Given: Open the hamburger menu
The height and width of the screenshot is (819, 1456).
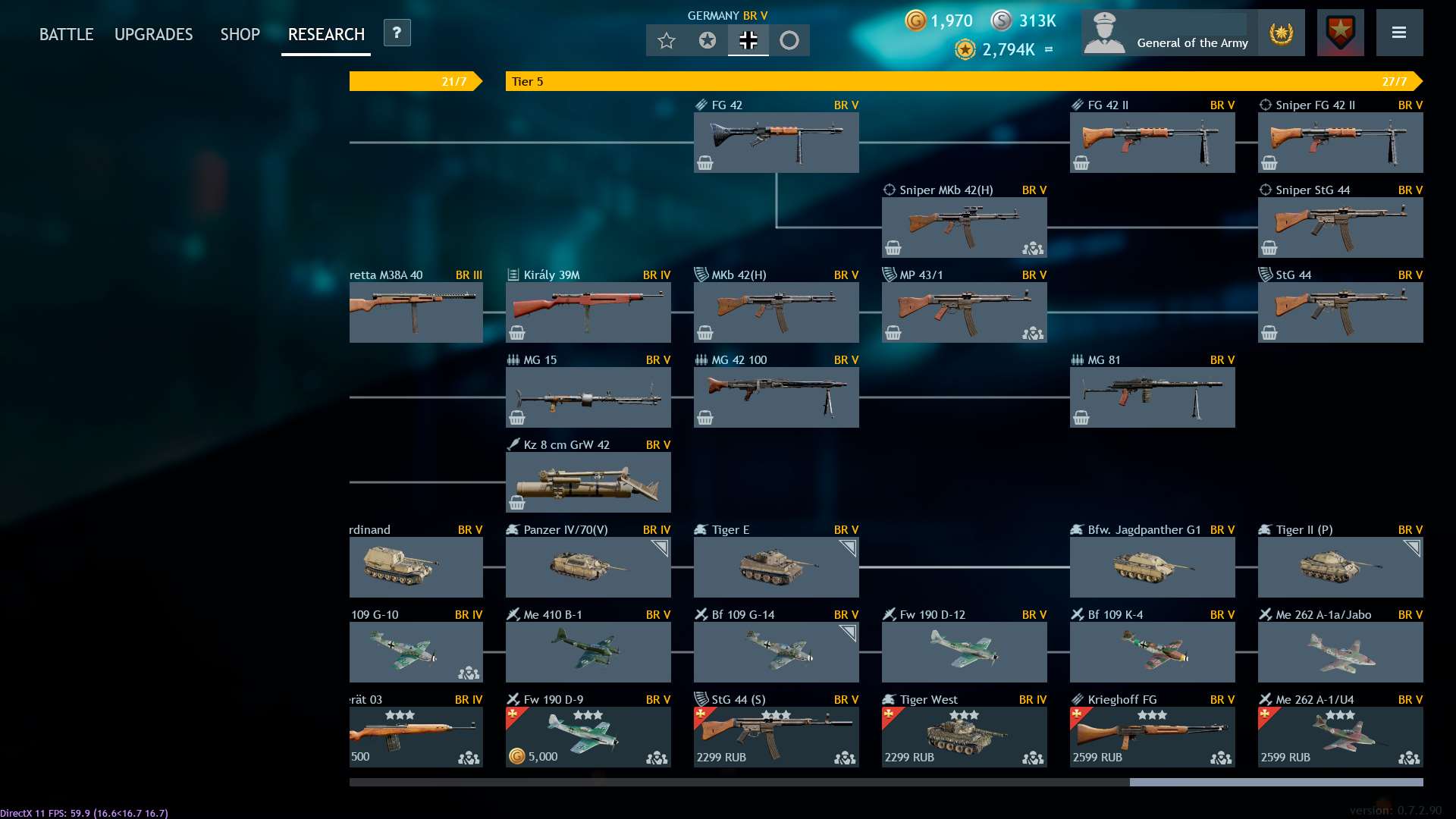Looking at the screenshot, I should [1399, 33].
